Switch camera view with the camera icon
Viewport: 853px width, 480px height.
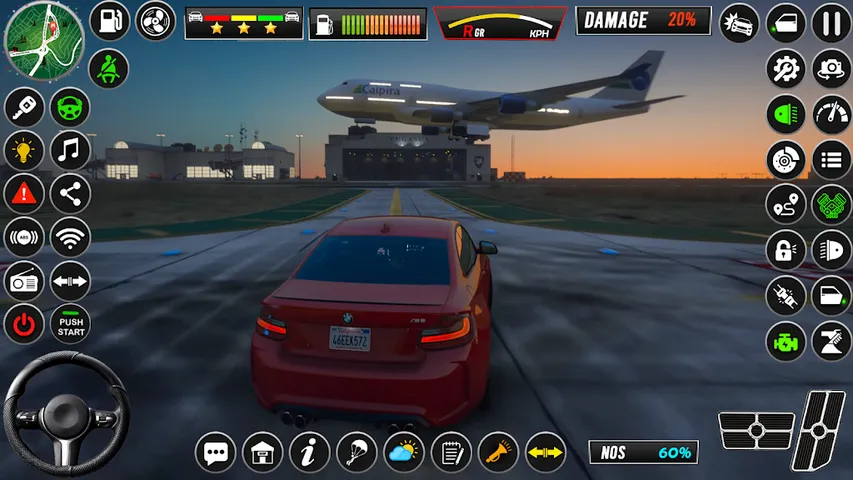pos(831,69)
